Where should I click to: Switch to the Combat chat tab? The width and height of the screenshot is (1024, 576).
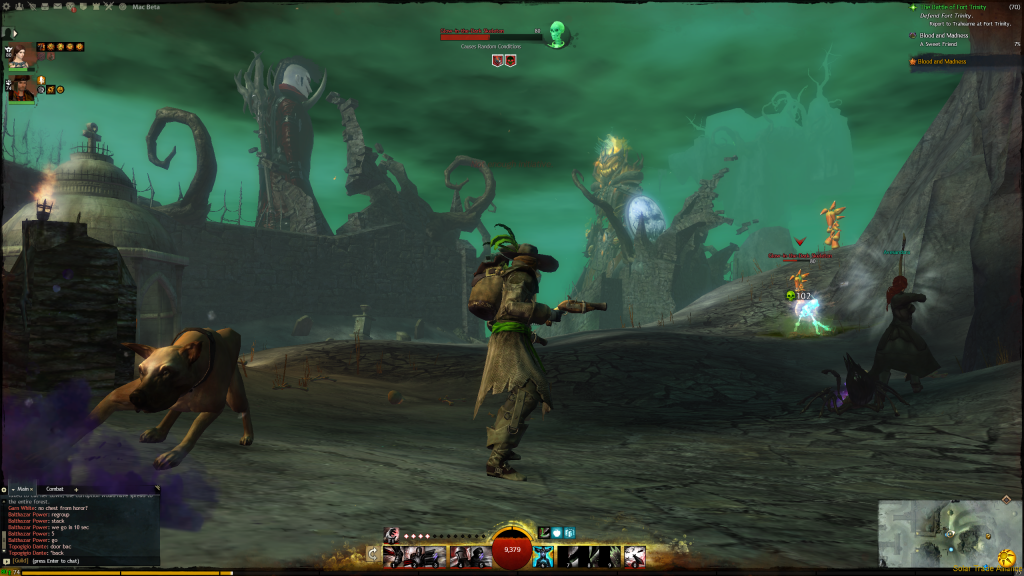(x=54, y=489)
